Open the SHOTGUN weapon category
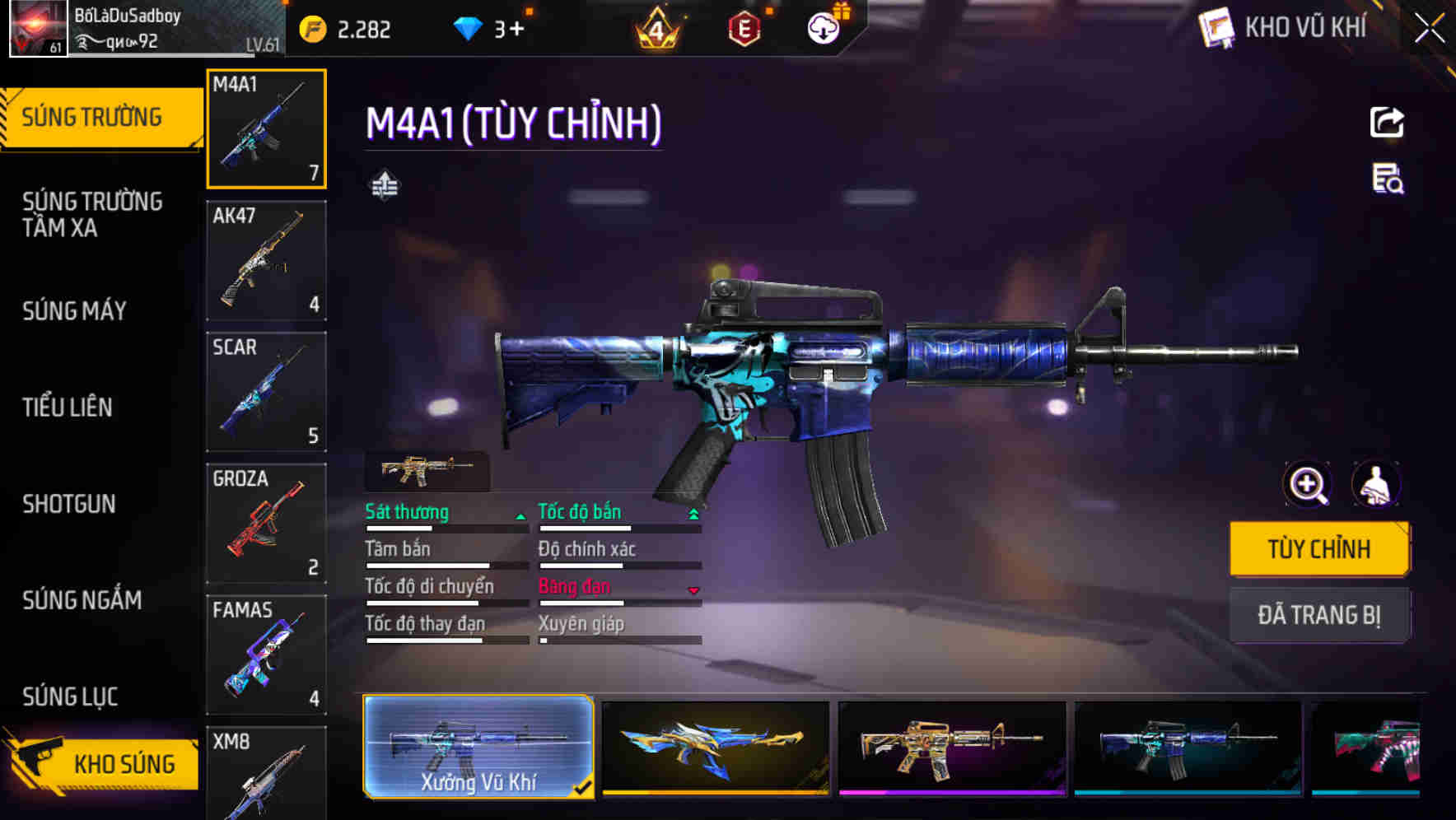 coord(69,504)
